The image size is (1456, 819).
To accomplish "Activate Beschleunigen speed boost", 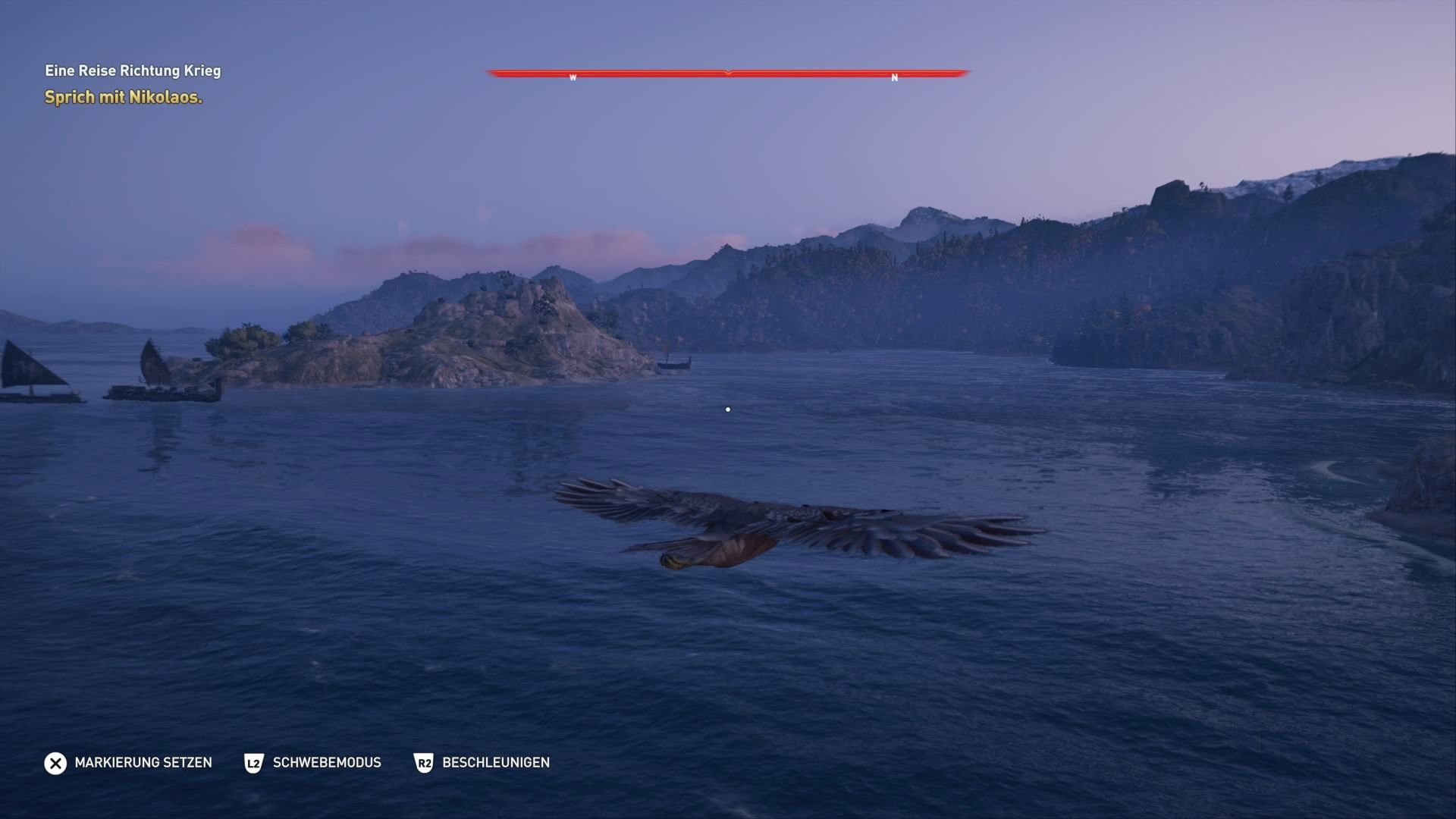I will tap(496, 764).
